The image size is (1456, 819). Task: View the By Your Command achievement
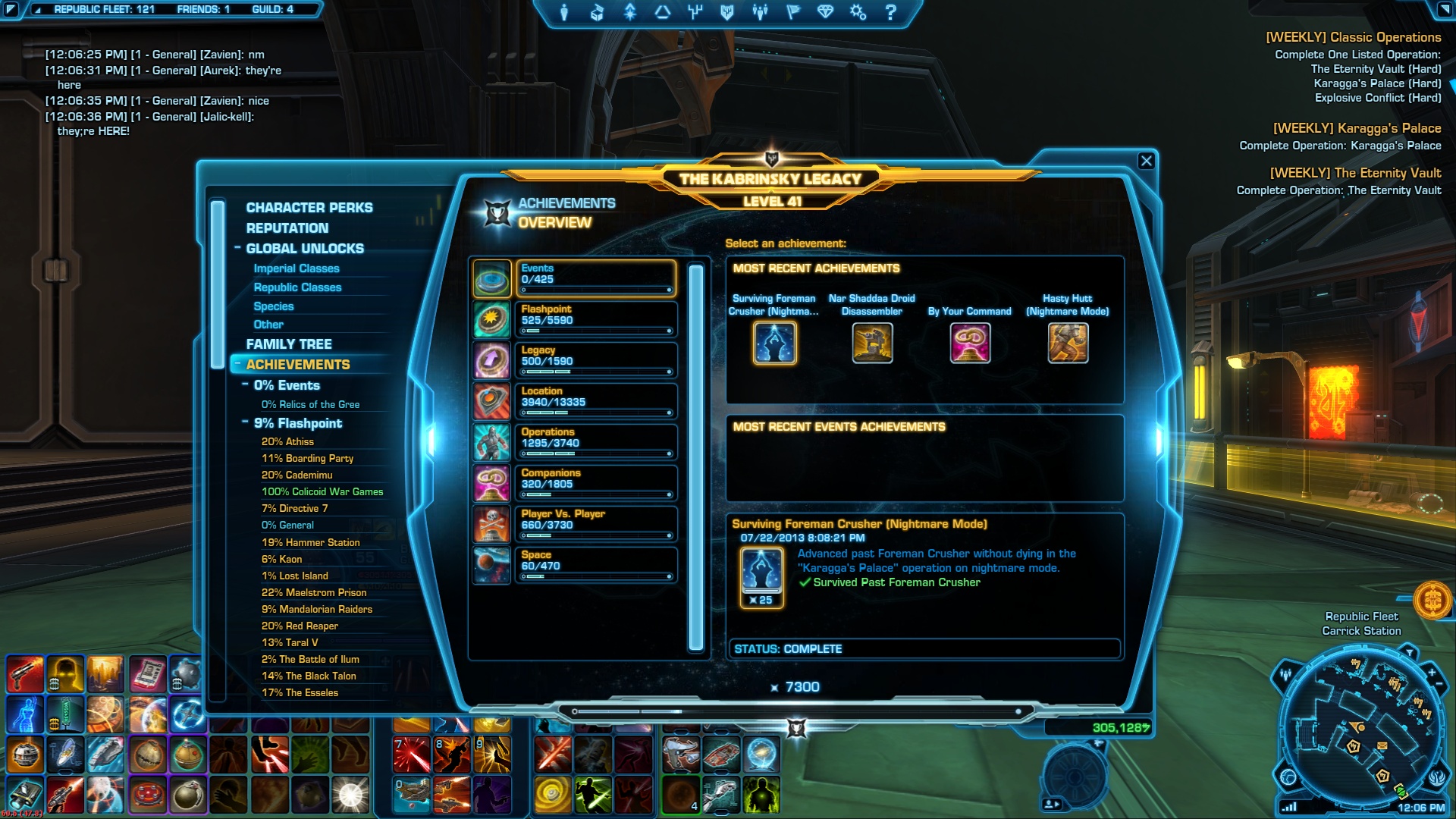tap(971, 344)
